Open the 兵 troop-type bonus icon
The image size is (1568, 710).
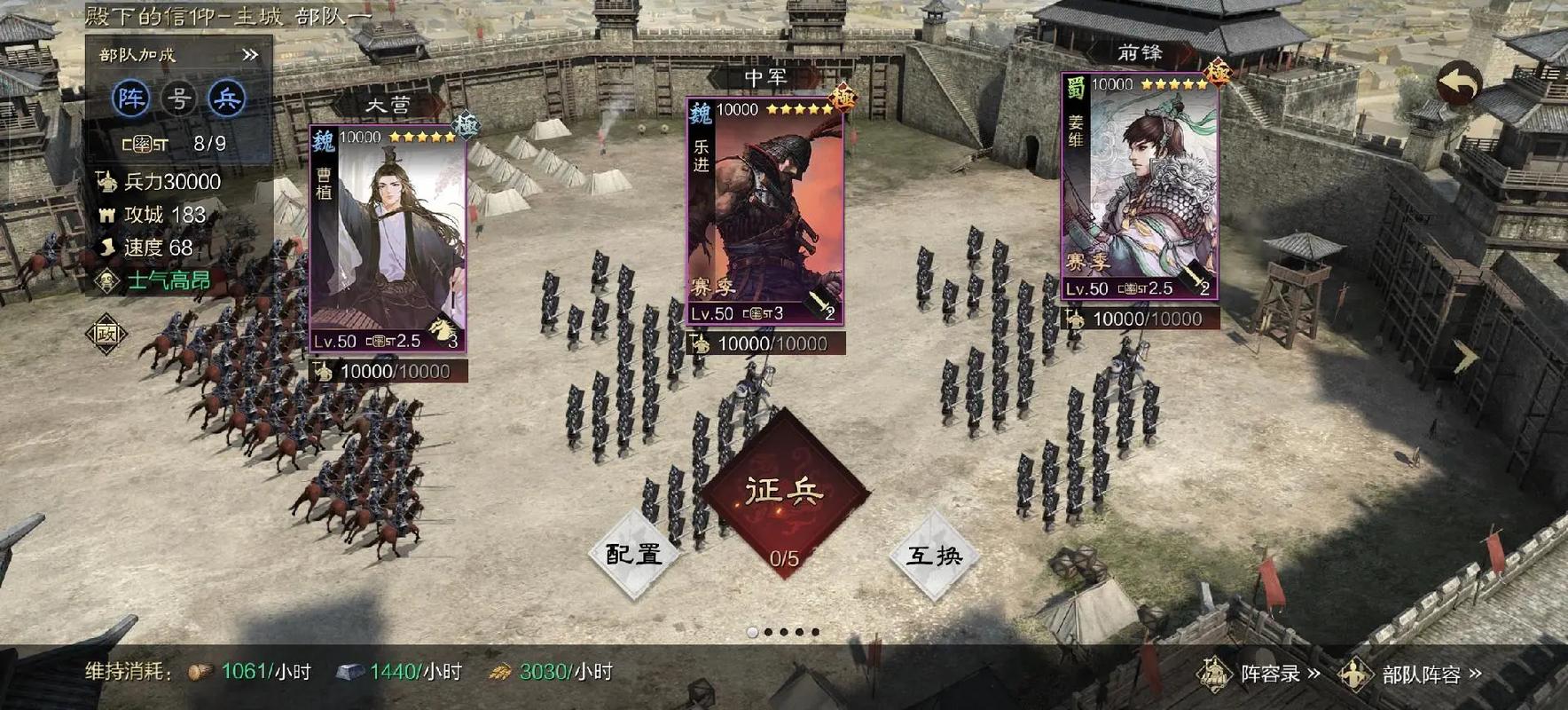click(x=226, y=99)
